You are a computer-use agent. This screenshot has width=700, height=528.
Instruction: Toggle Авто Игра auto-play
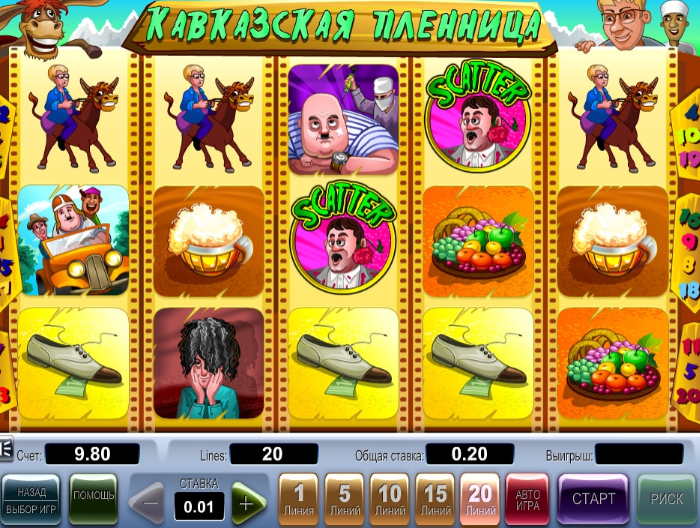(528, 498)
